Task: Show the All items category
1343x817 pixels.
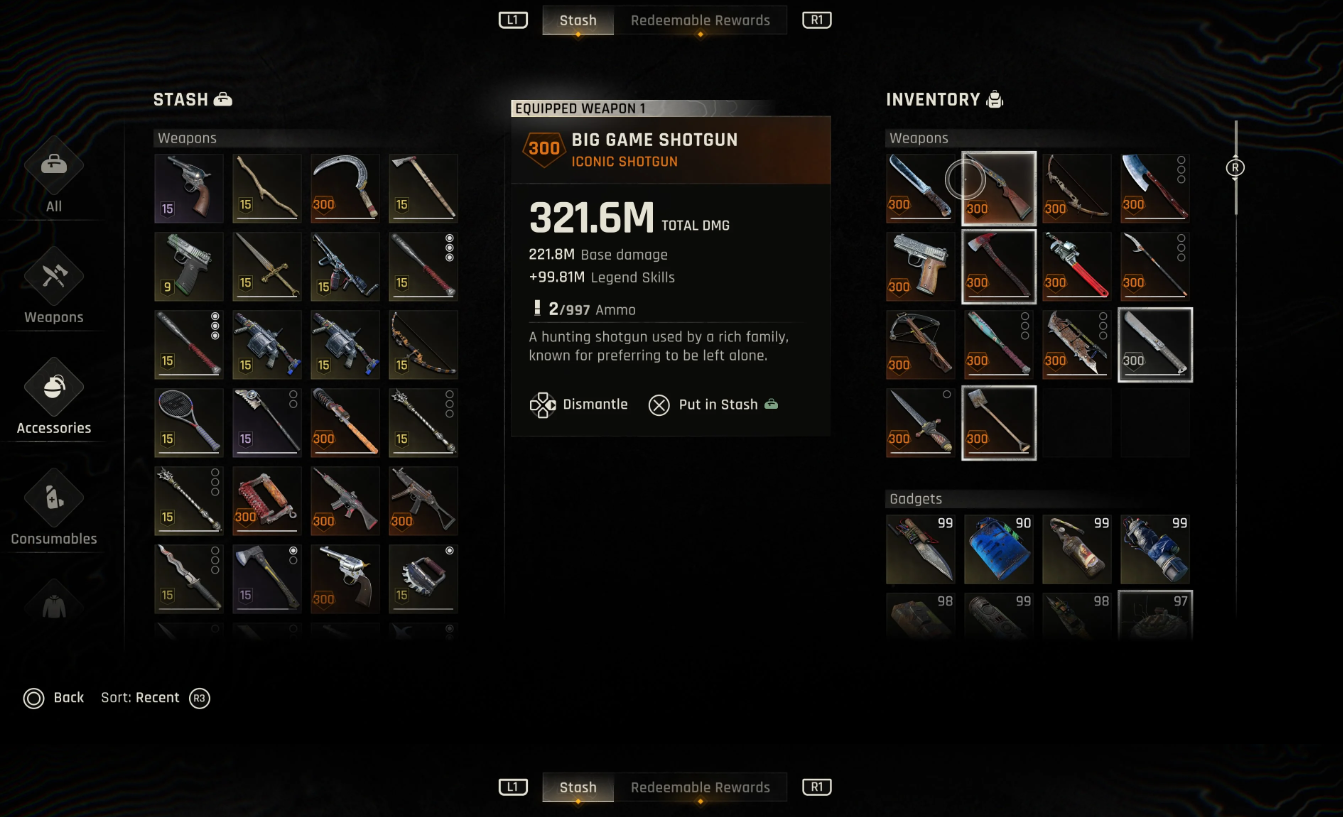Action: pyautogui.click(x=54, y=174)
